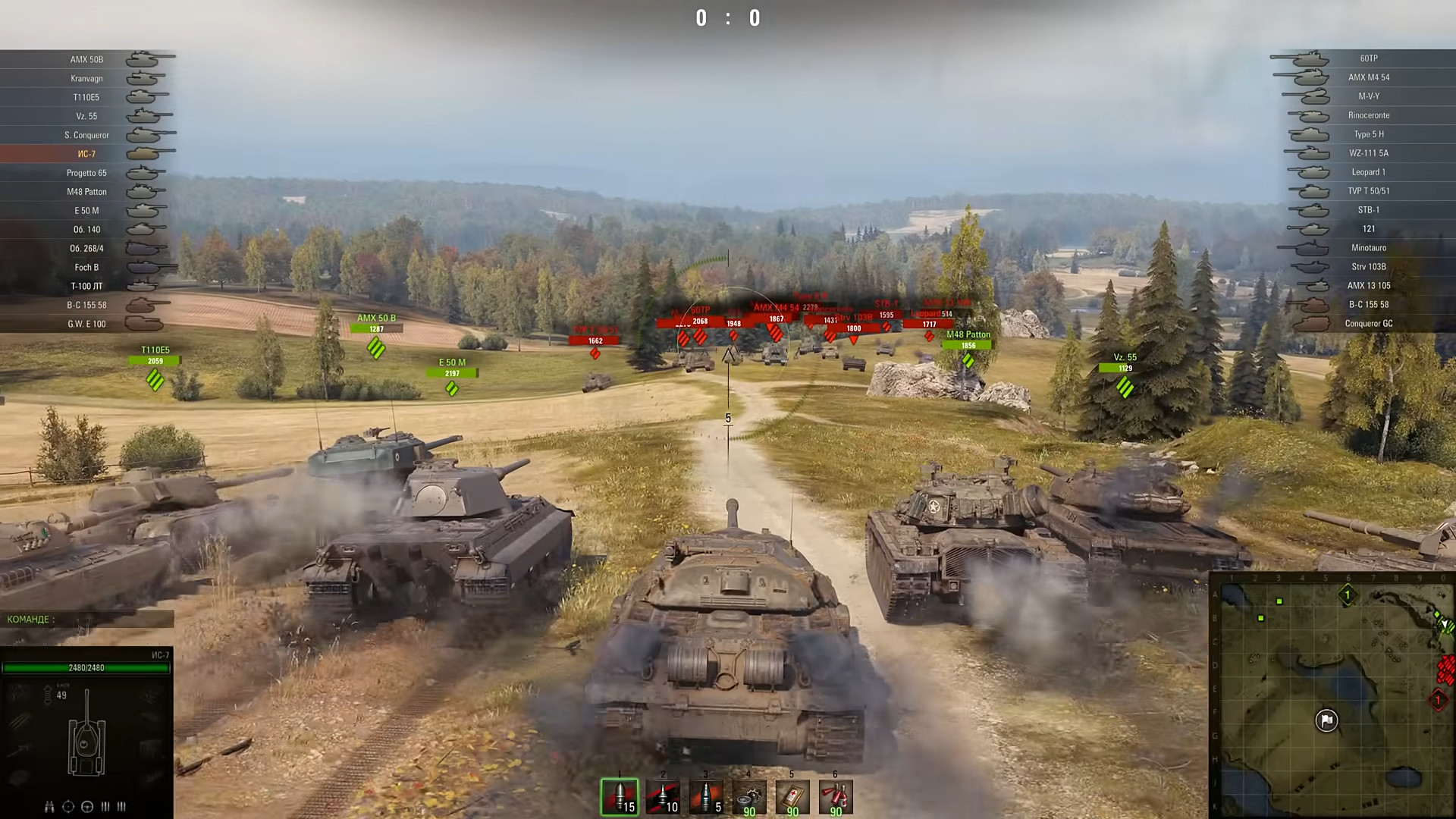The image size is (1456, 819).
Task: Click the white flag base on the minimap
Action: pyautogui.click(x=1326, y=720)
